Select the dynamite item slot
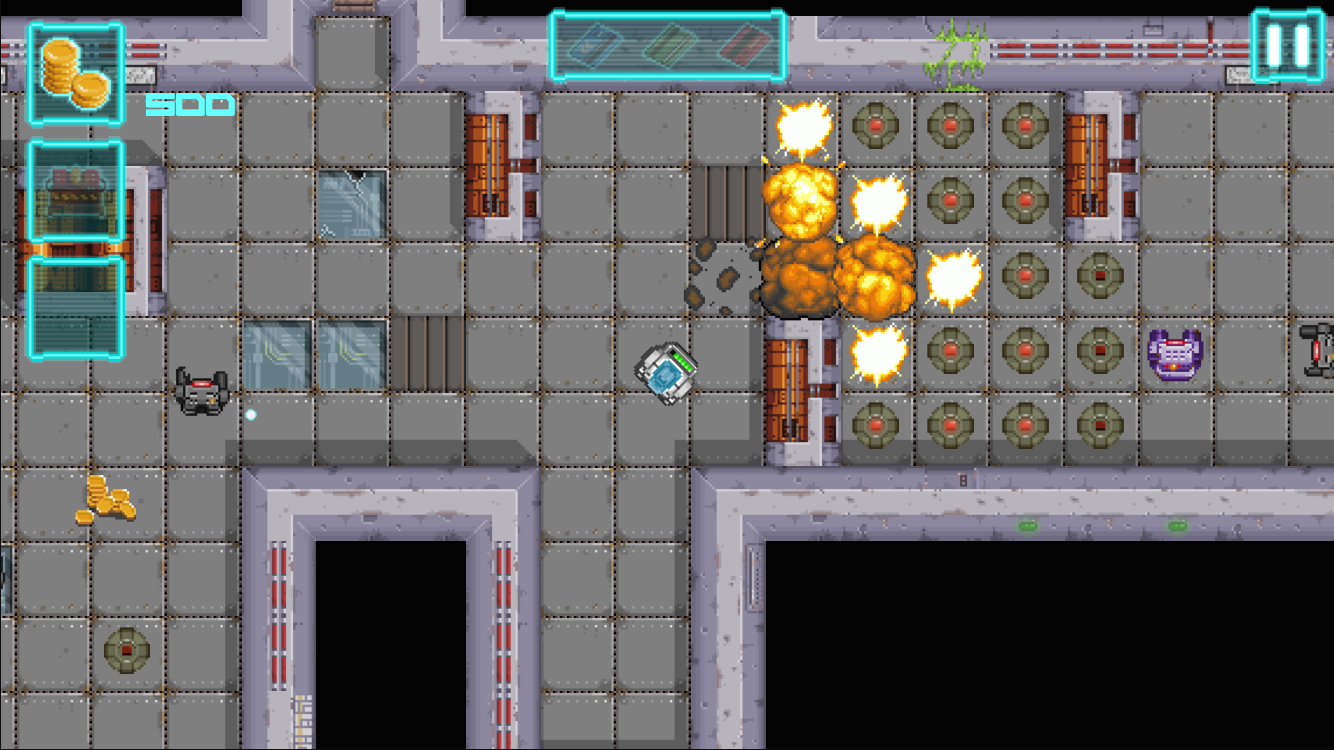 click(76, 190)
